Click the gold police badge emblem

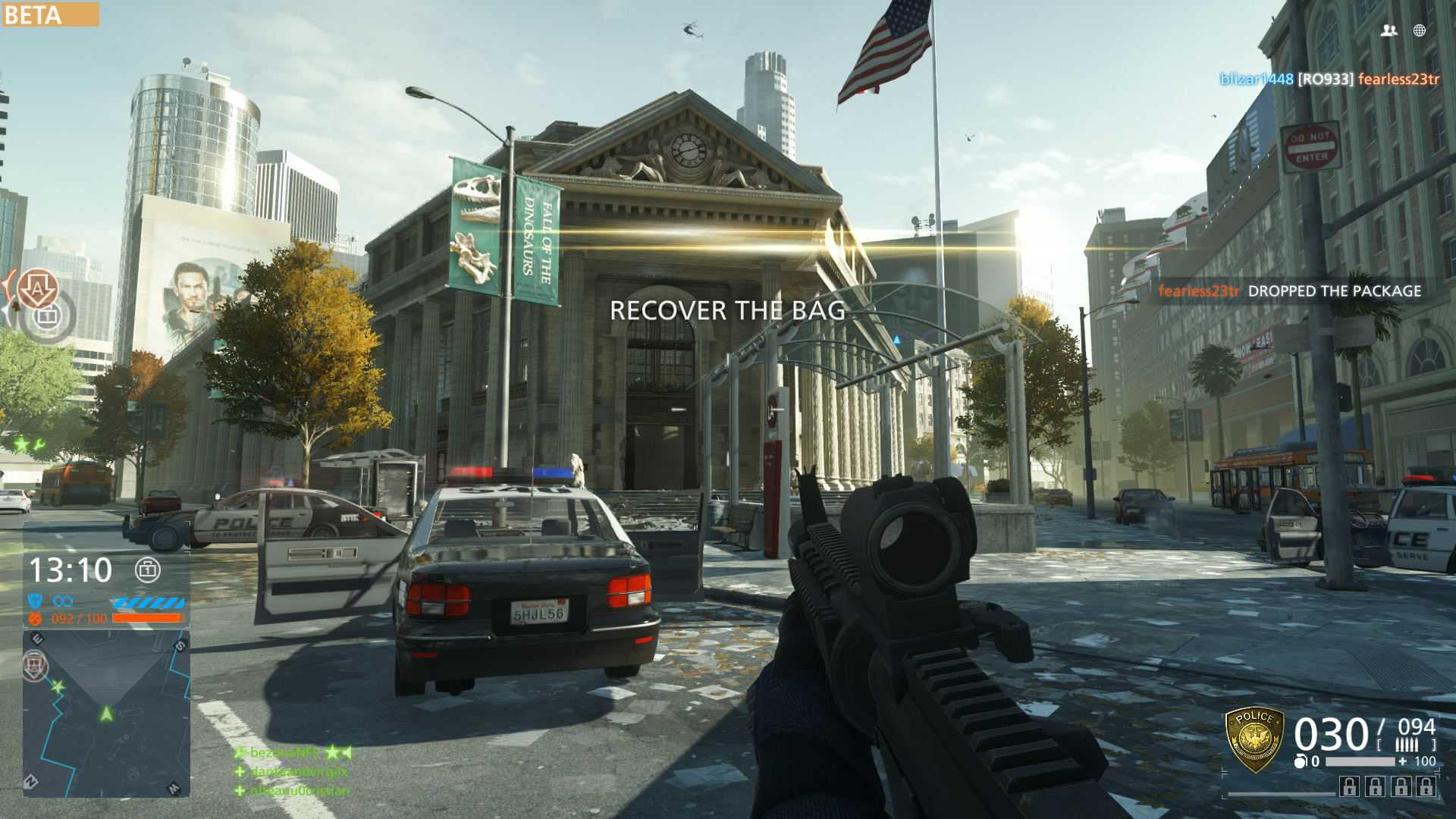click(1254, 740)
